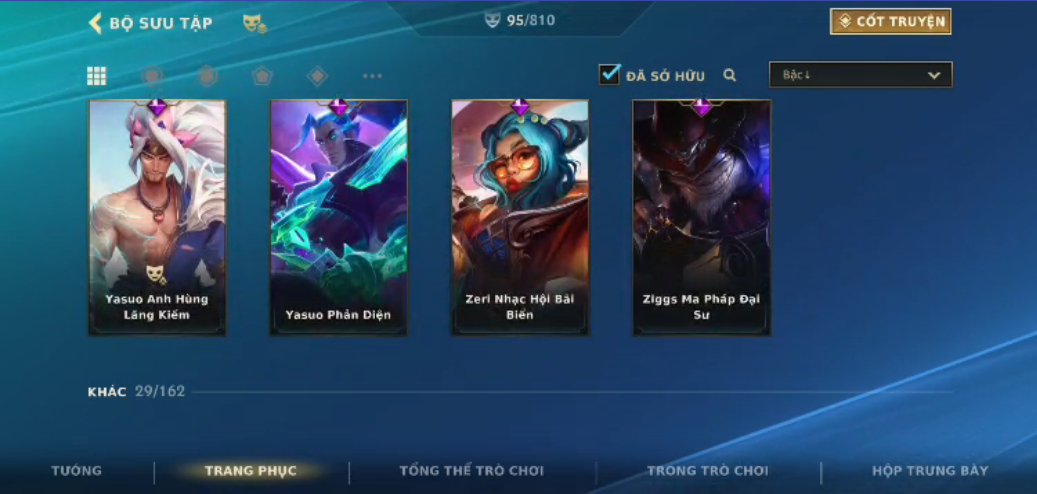Open the Tổng Thể Trò Chơi tab

pos(471,471)
